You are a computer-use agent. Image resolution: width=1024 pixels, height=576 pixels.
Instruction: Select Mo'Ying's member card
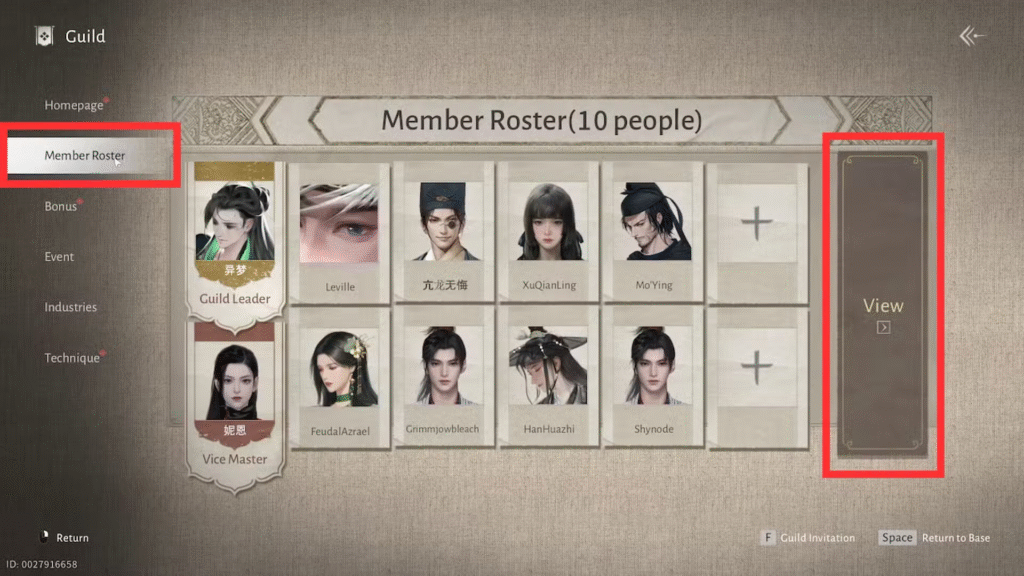coord(652,233)
